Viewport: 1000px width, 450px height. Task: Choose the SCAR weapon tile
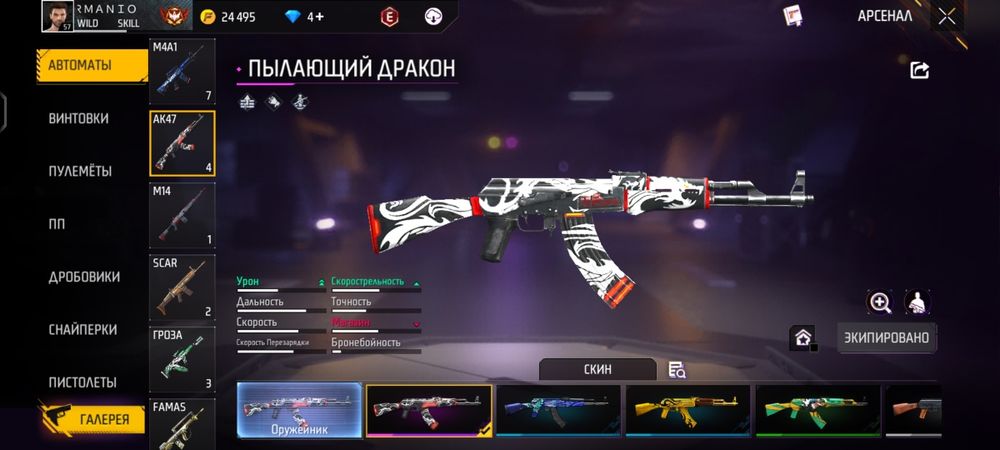click(182, 287)
